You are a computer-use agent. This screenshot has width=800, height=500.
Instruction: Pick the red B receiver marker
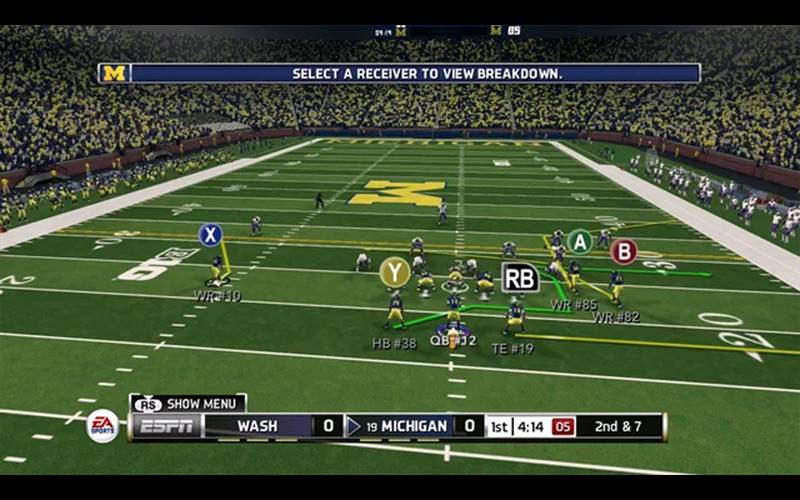pos(624,251)
